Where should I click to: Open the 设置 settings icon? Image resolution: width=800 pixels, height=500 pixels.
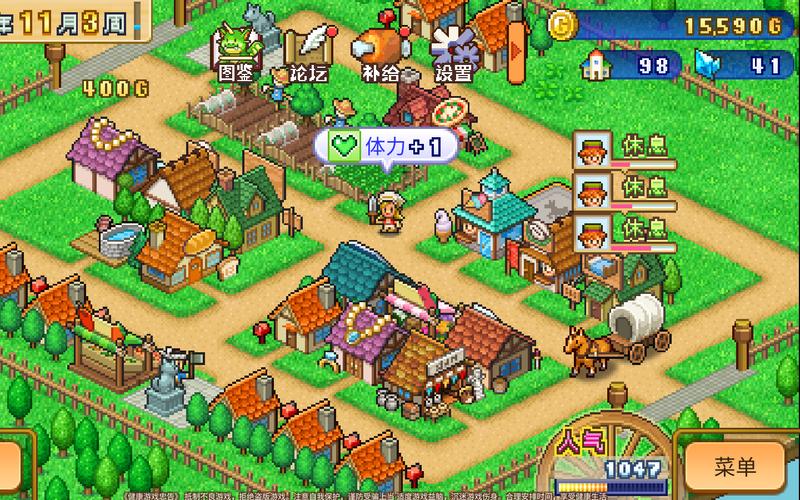point(453,52)
